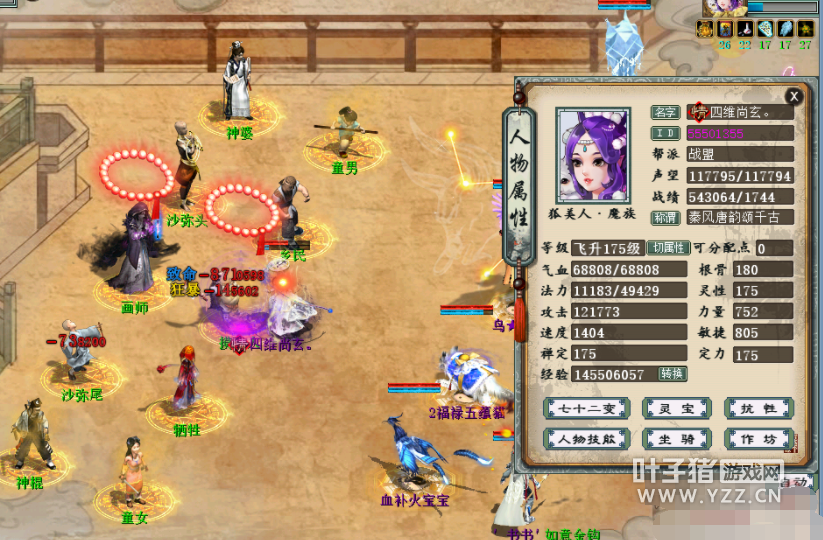
Task: Click the 名字 name button
Action: click(665, 113)
